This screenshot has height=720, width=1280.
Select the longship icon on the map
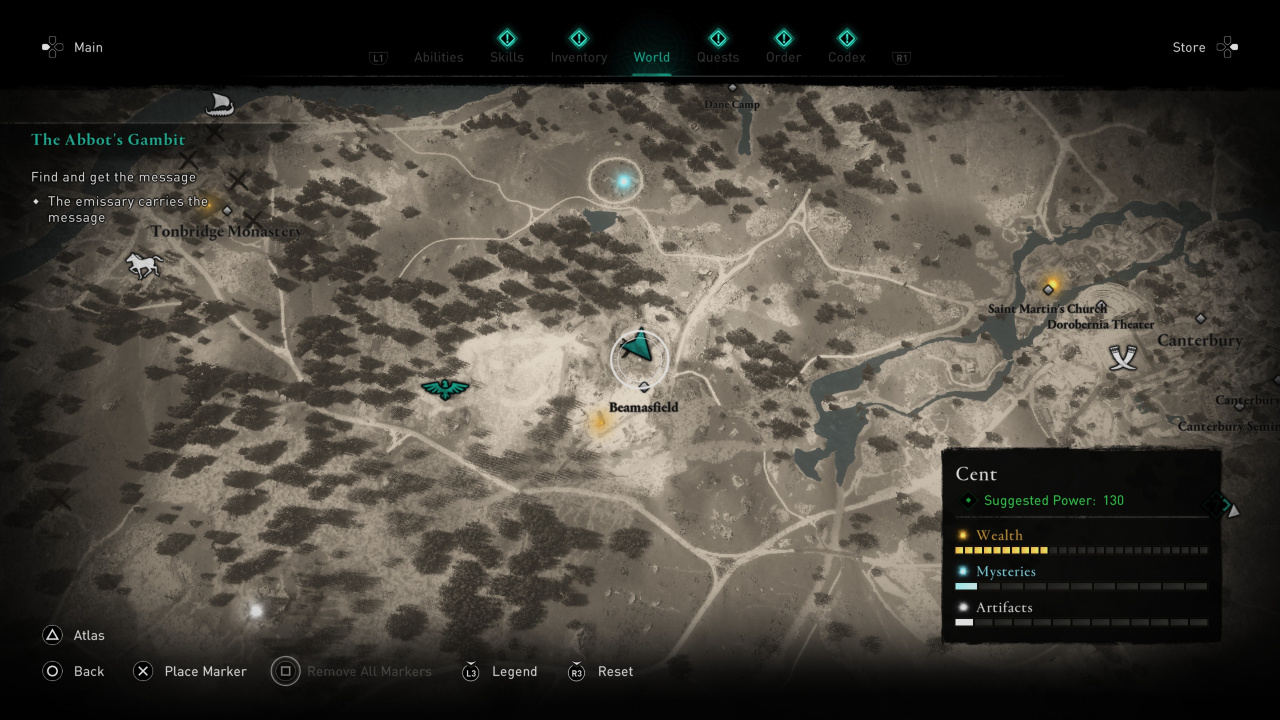coord(218,103)
